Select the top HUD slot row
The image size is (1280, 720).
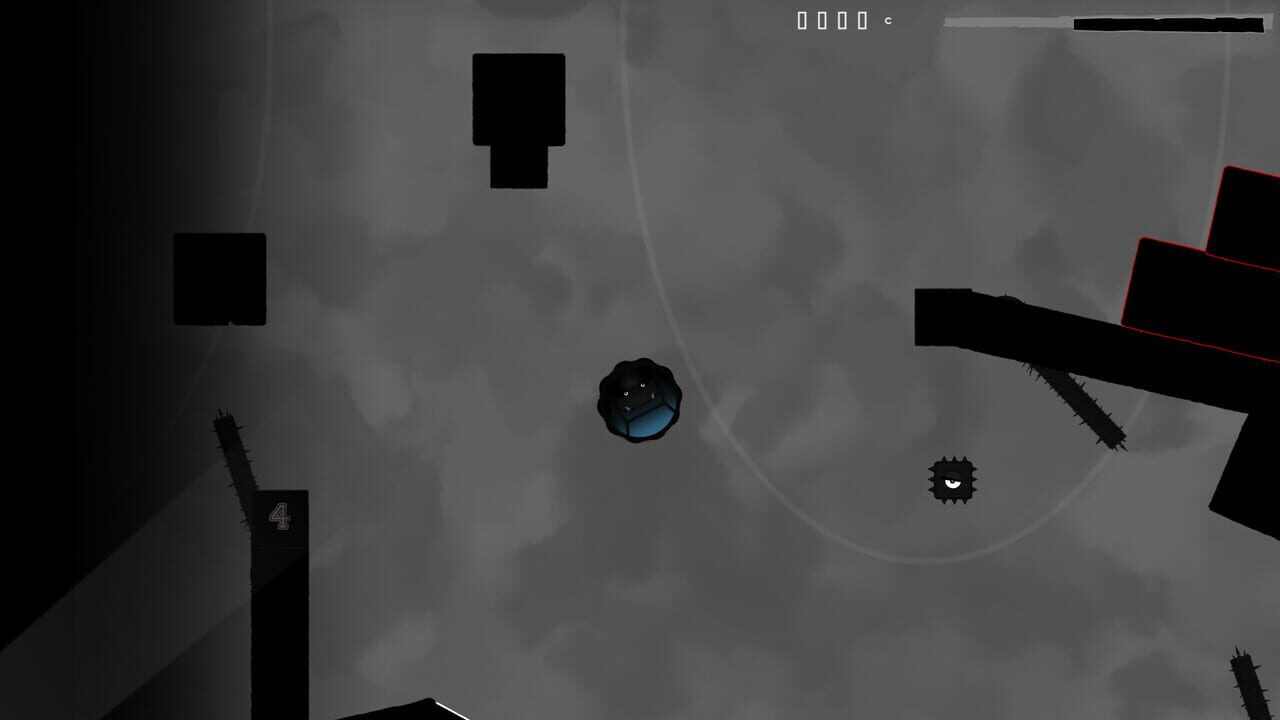tap(830, 20)
